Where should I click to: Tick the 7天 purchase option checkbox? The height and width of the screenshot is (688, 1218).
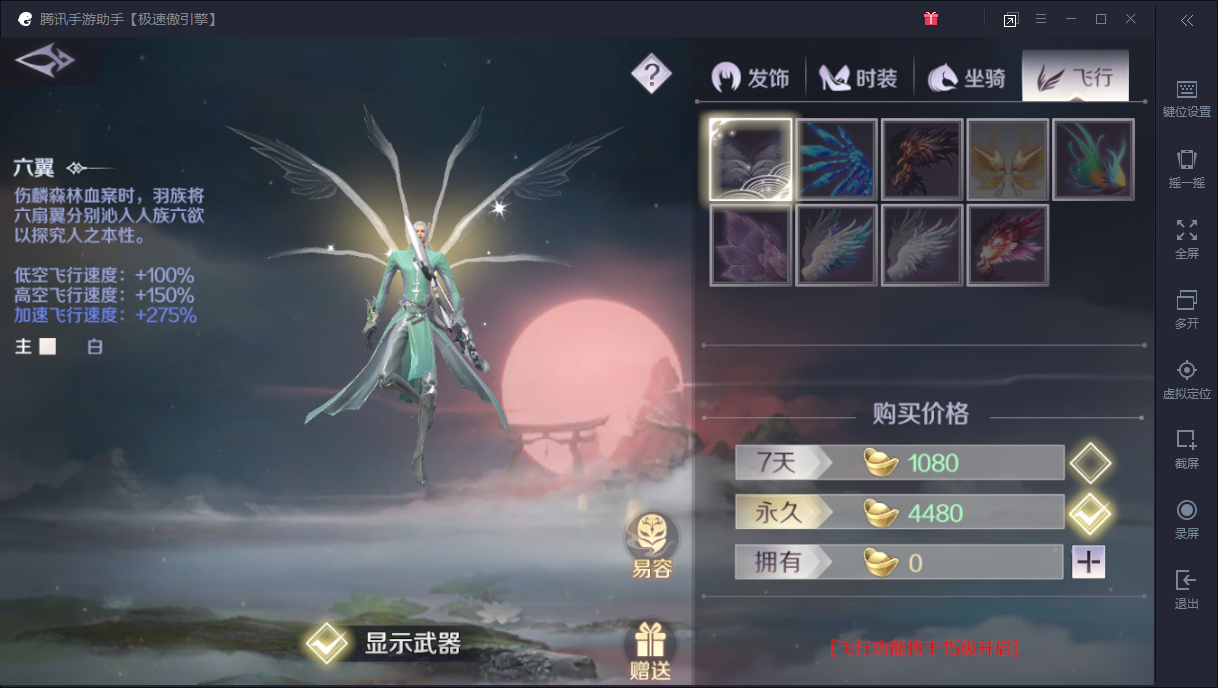click(1089, 463)
